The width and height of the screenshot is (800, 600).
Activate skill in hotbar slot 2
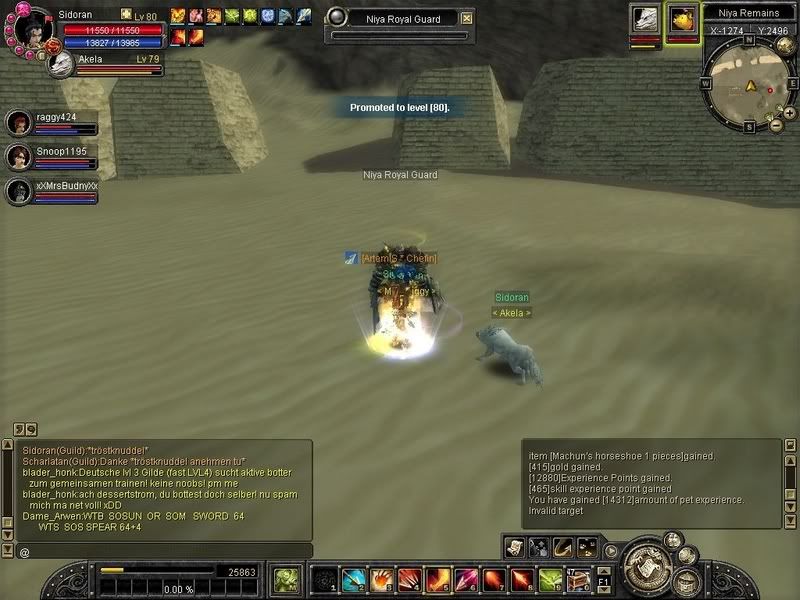[353, 580]
